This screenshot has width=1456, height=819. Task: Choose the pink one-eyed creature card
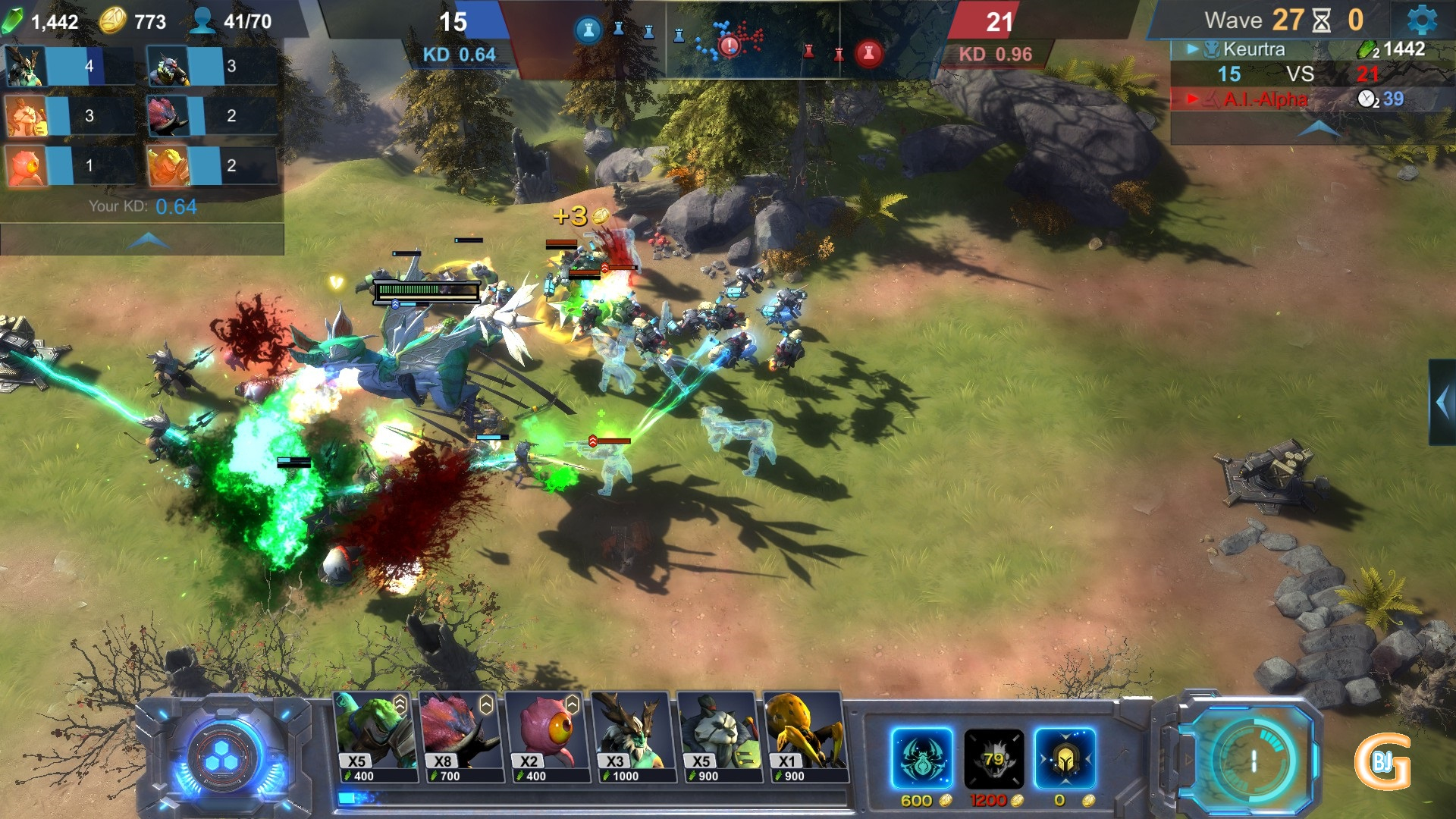point(547,736)
